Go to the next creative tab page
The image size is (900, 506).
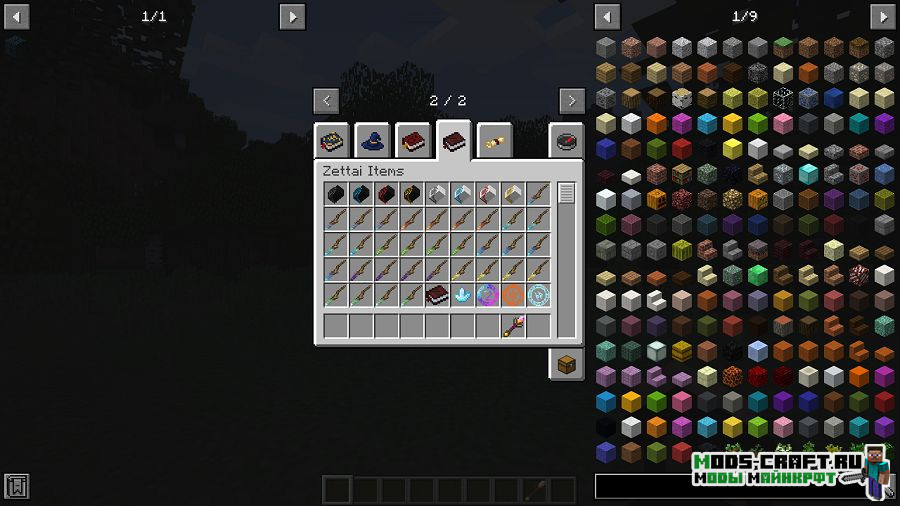pos(572,100)
